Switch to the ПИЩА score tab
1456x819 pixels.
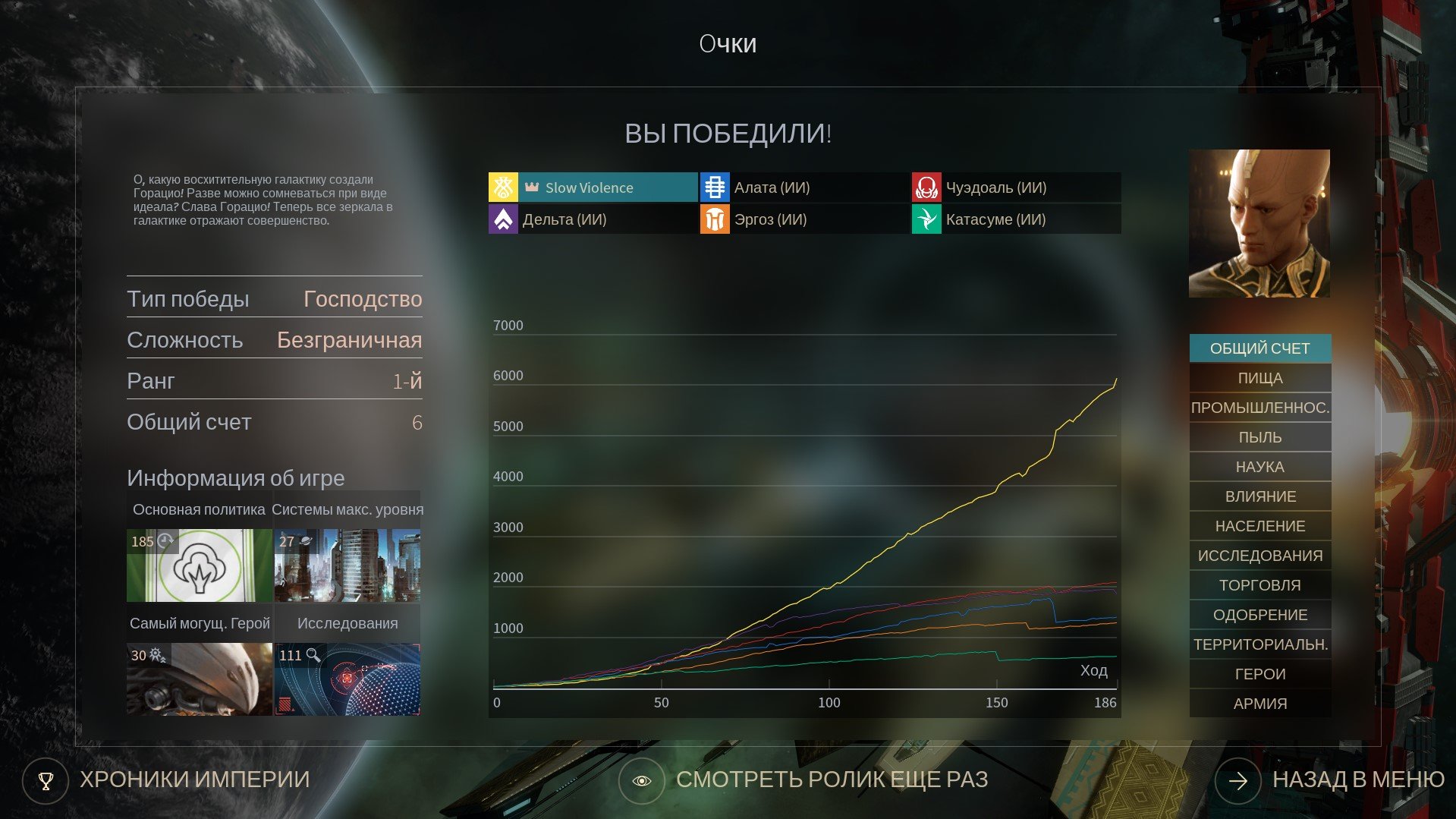[x=1259, y=377]
